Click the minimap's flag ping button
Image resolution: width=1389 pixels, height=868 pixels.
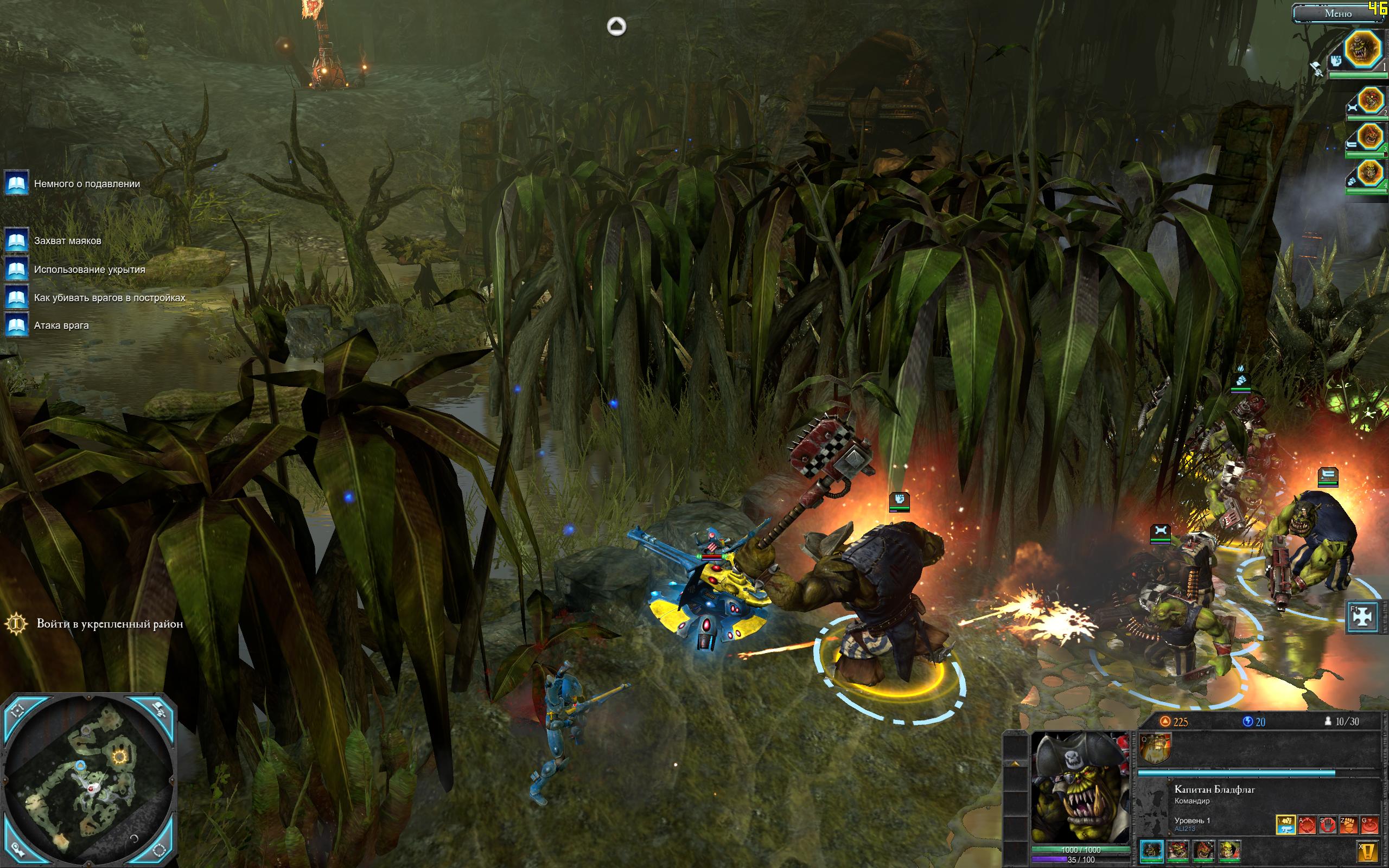(x=159, y=711)
